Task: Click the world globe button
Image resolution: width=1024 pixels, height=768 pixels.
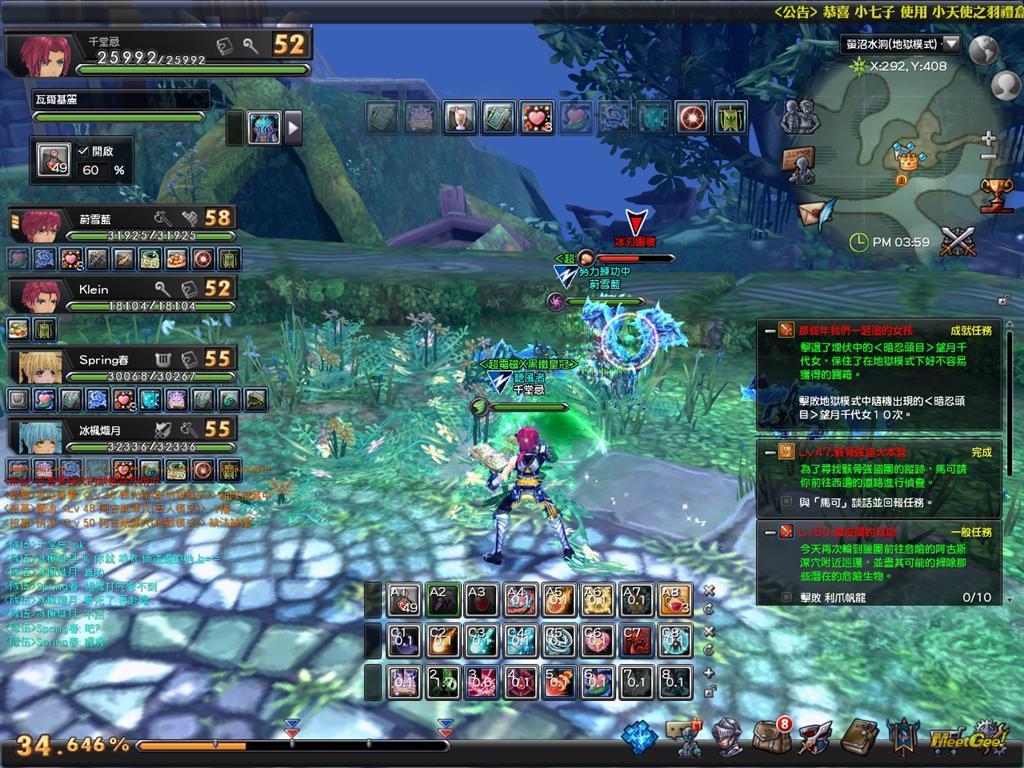Action: coord(984,50)
